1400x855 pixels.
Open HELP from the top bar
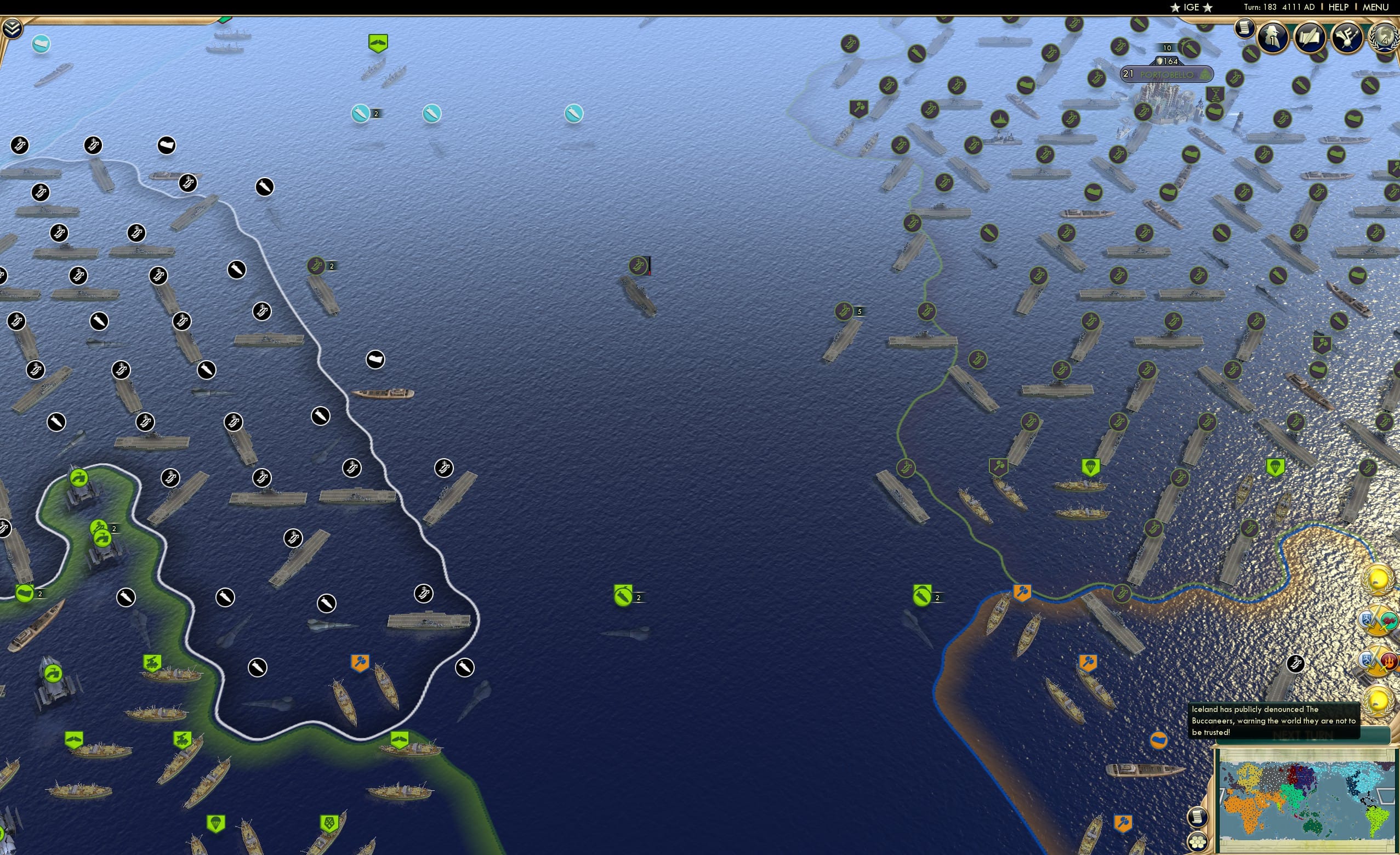click(x=1339, y=7)
